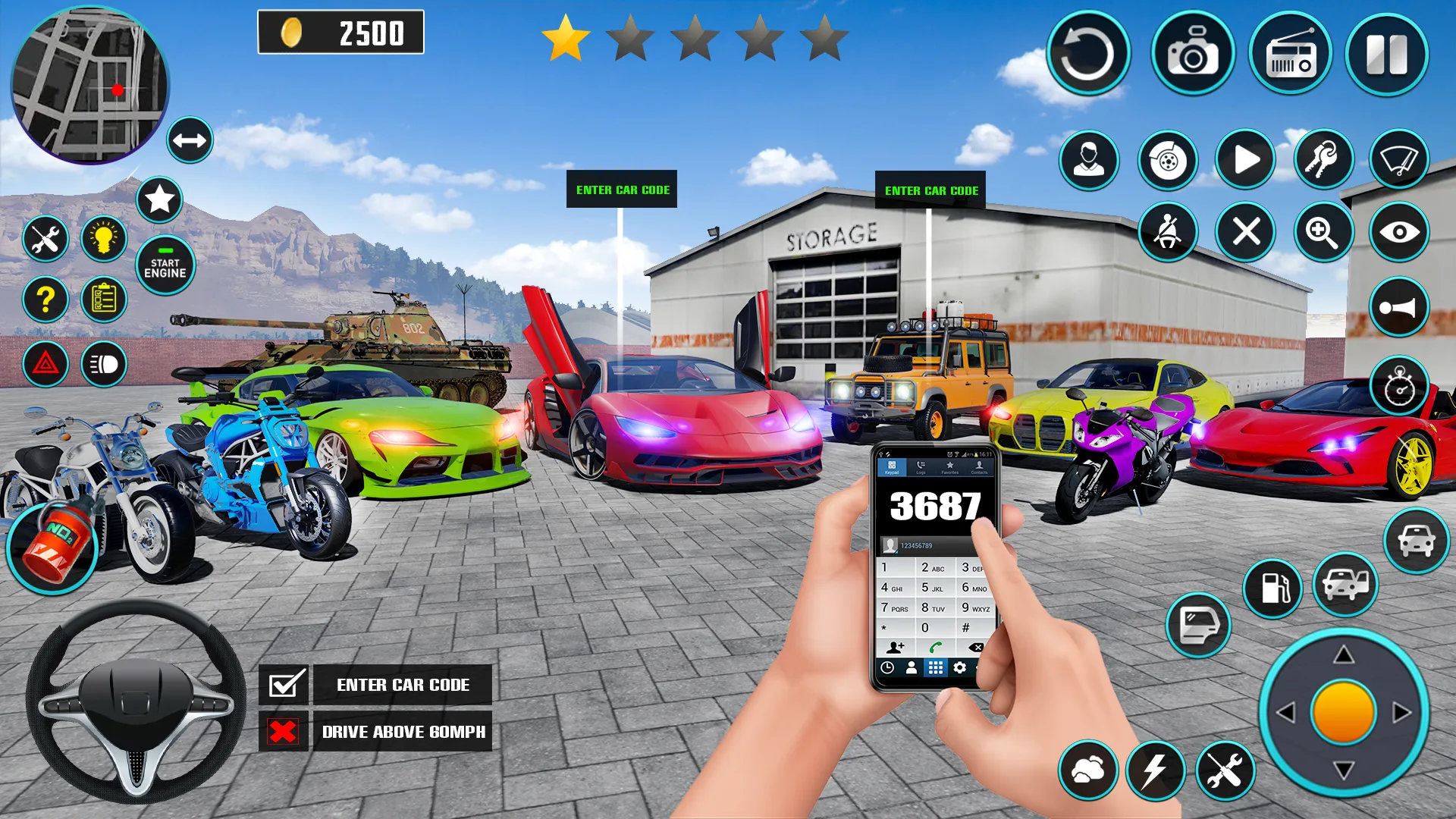Viewport: 1456px width, 819px height.
Task: Switch to the Logs tab on the phone
Action: tap(922, 469)
